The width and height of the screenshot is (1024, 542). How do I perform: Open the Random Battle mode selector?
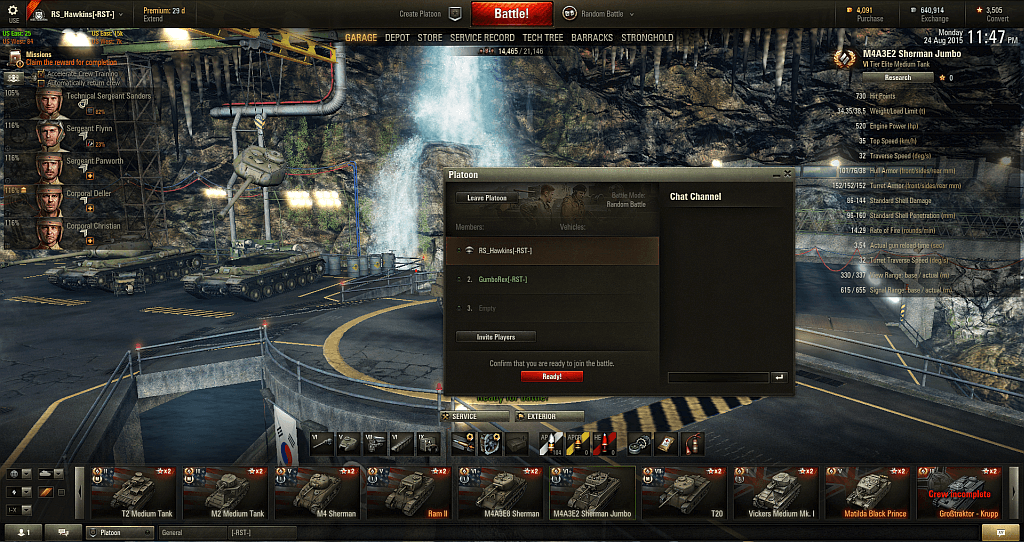[598, 14]
